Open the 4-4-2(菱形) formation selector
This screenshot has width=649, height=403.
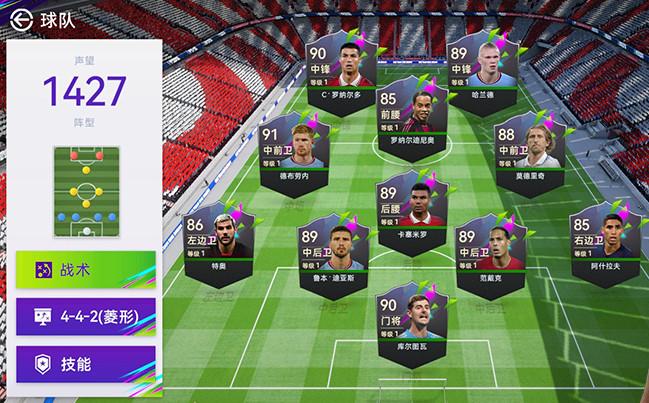(x=85, y=318)
